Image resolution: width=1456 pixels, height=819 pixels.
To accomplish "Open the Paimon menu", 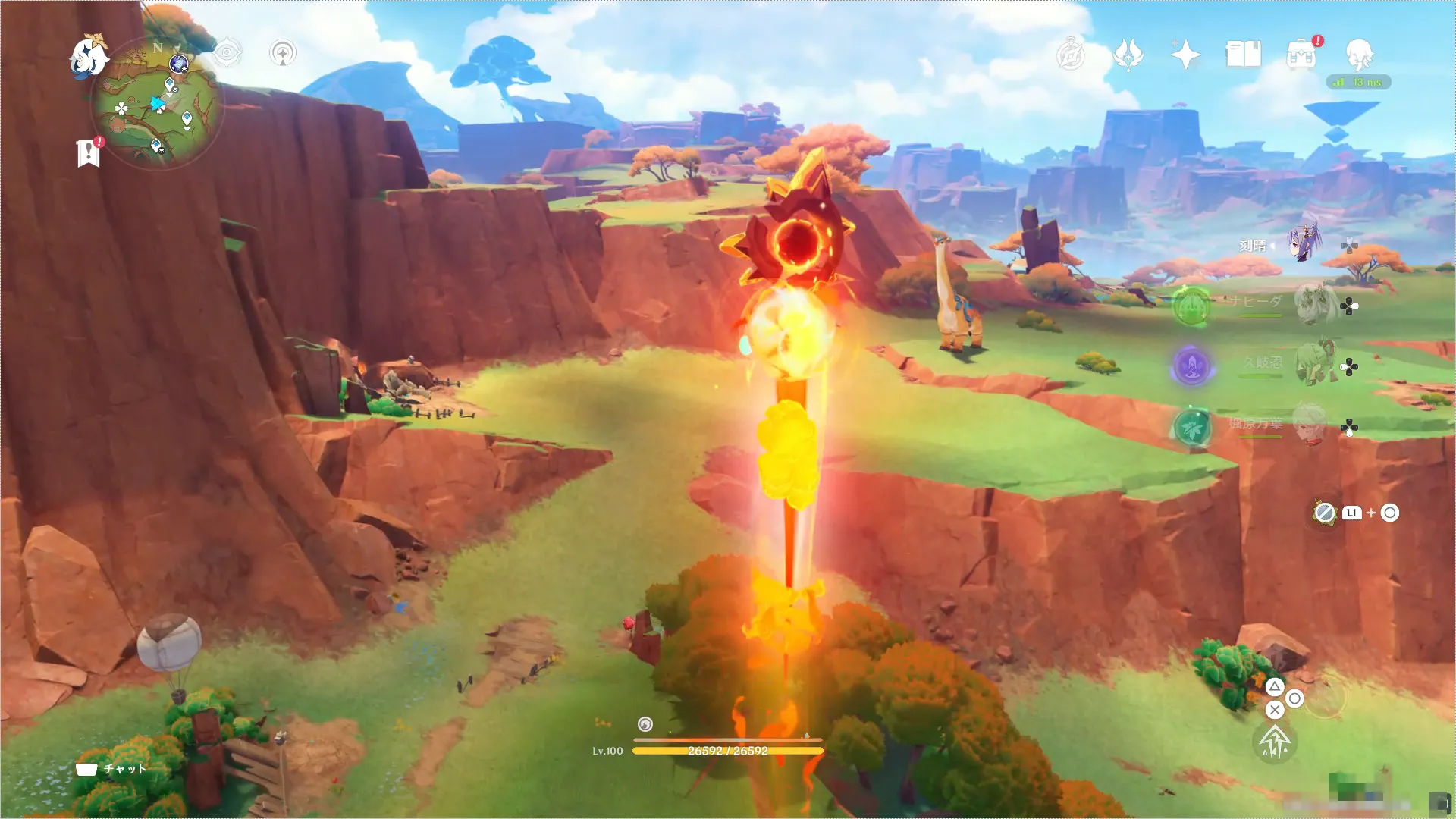I will [88, 56].
